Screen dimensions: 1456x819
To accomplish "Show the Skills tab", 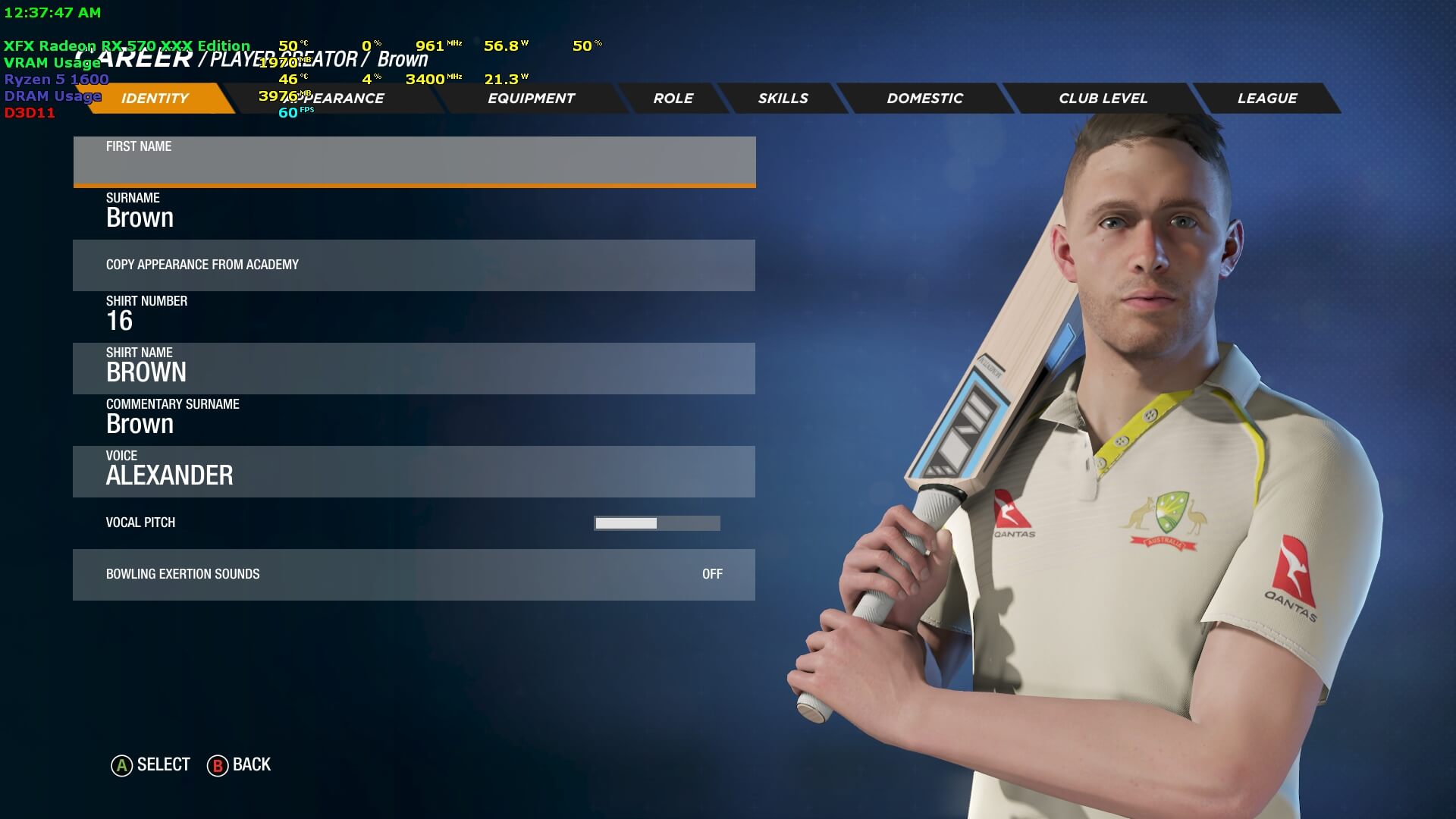I will [x=783, y=99].
